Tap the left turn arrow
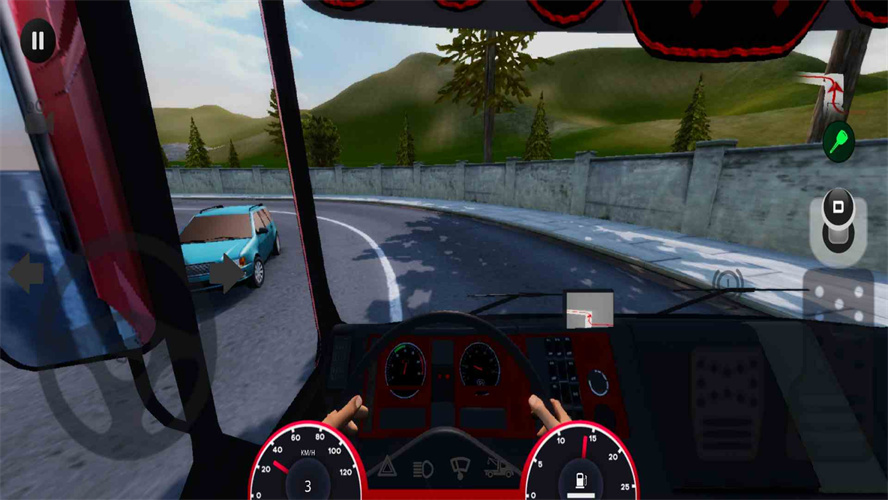Image resolution: width=888 pixels, height=500 pixels. pos(27,273)
